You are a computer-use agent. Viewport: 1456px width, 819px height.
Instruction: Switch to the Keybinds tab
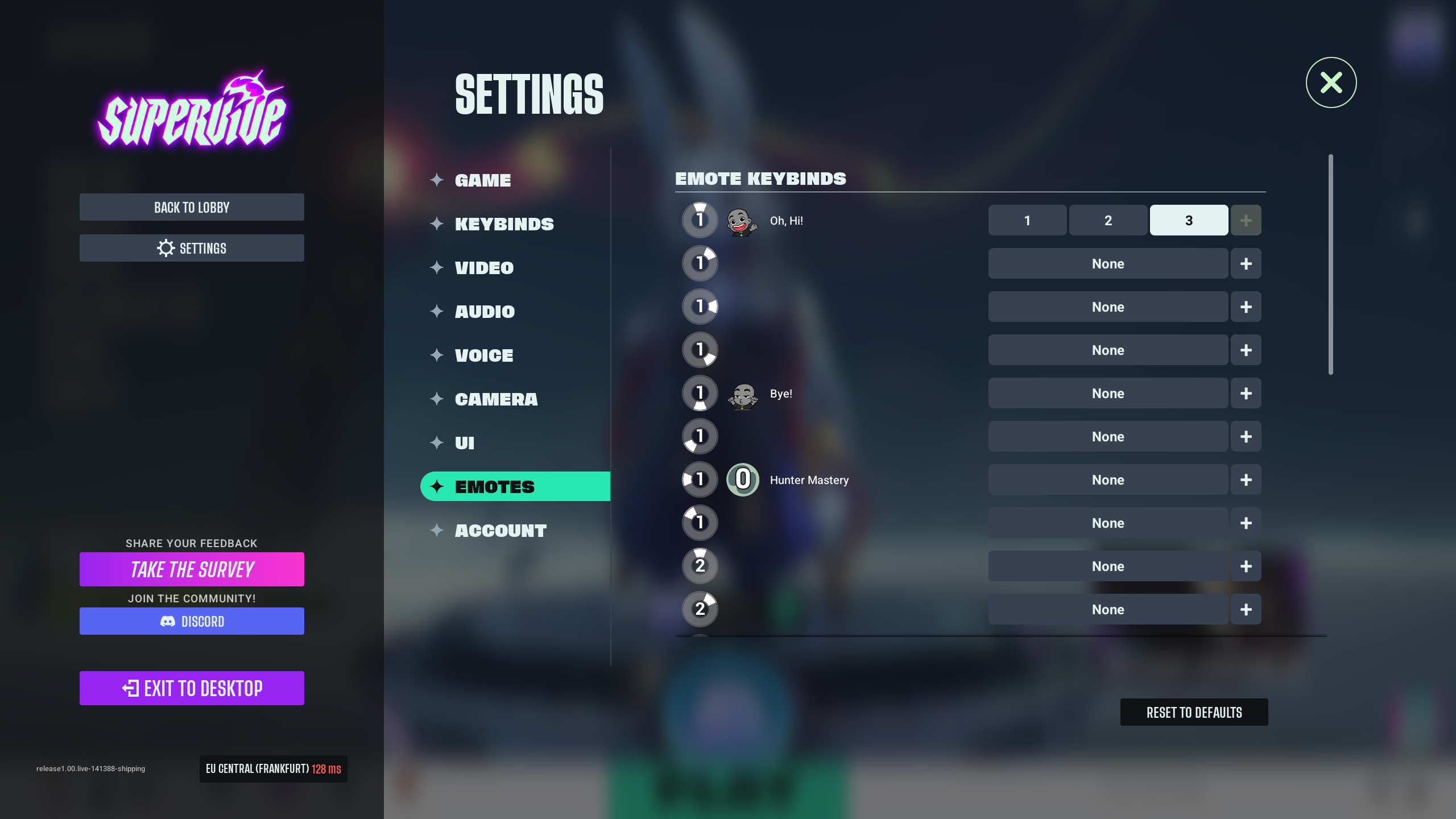[504, 224]
